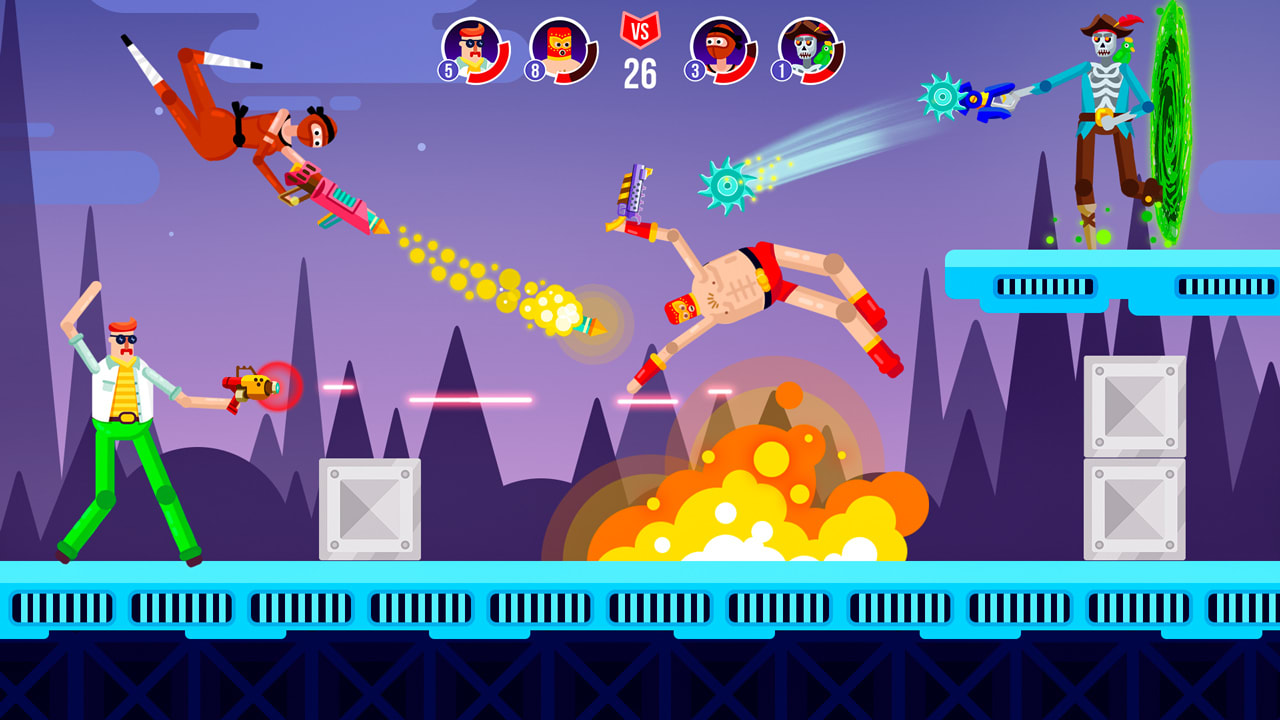Click the level 3 badge on ninja avatar

[x=694, y=68]
